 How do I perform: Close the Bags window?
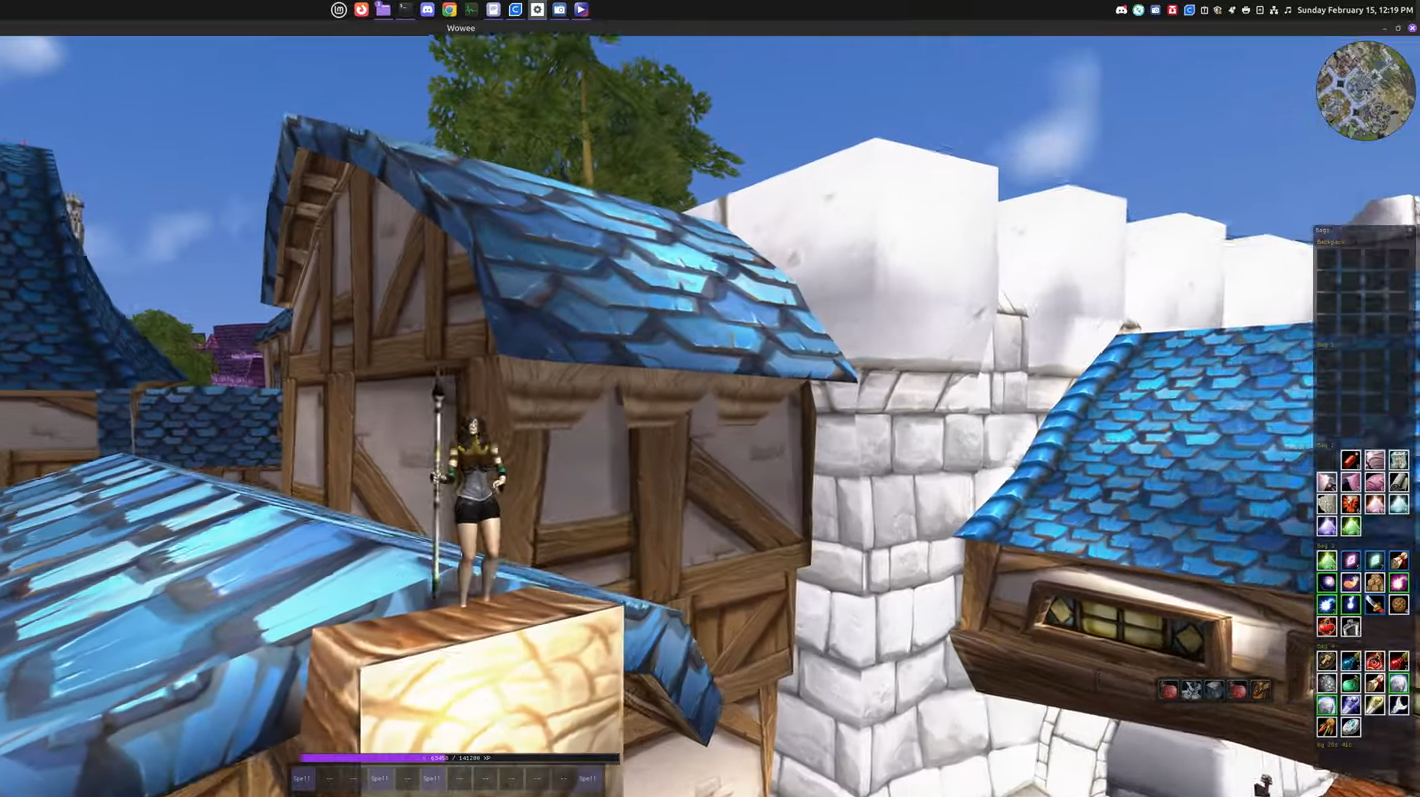point(1409,230)
